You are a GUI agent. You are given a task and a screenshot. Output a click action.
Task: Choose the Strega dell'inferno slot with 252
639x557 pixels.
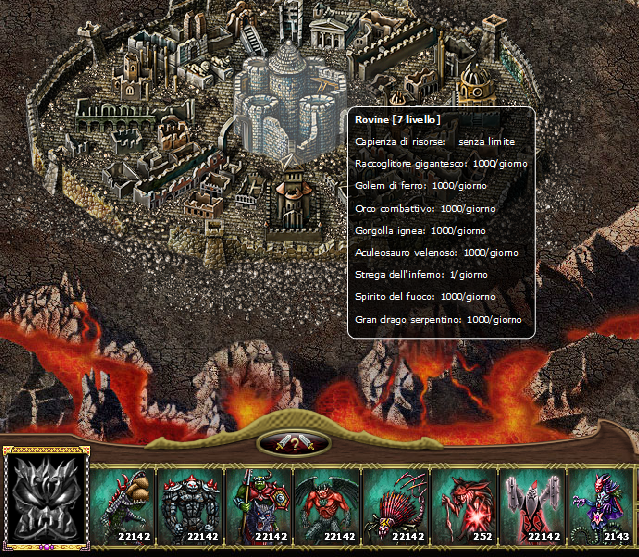(x=463, y=506)
